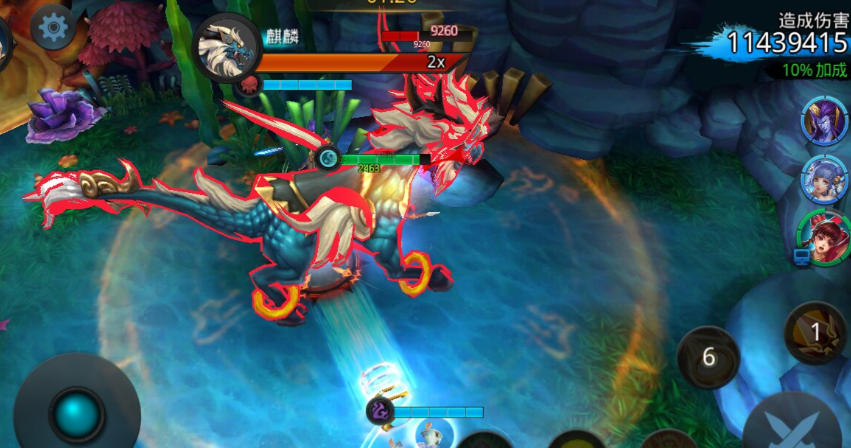Screen dimensions: 851x448
Task: Tap the virtual joystick knob
Action: tap(77, 411)
